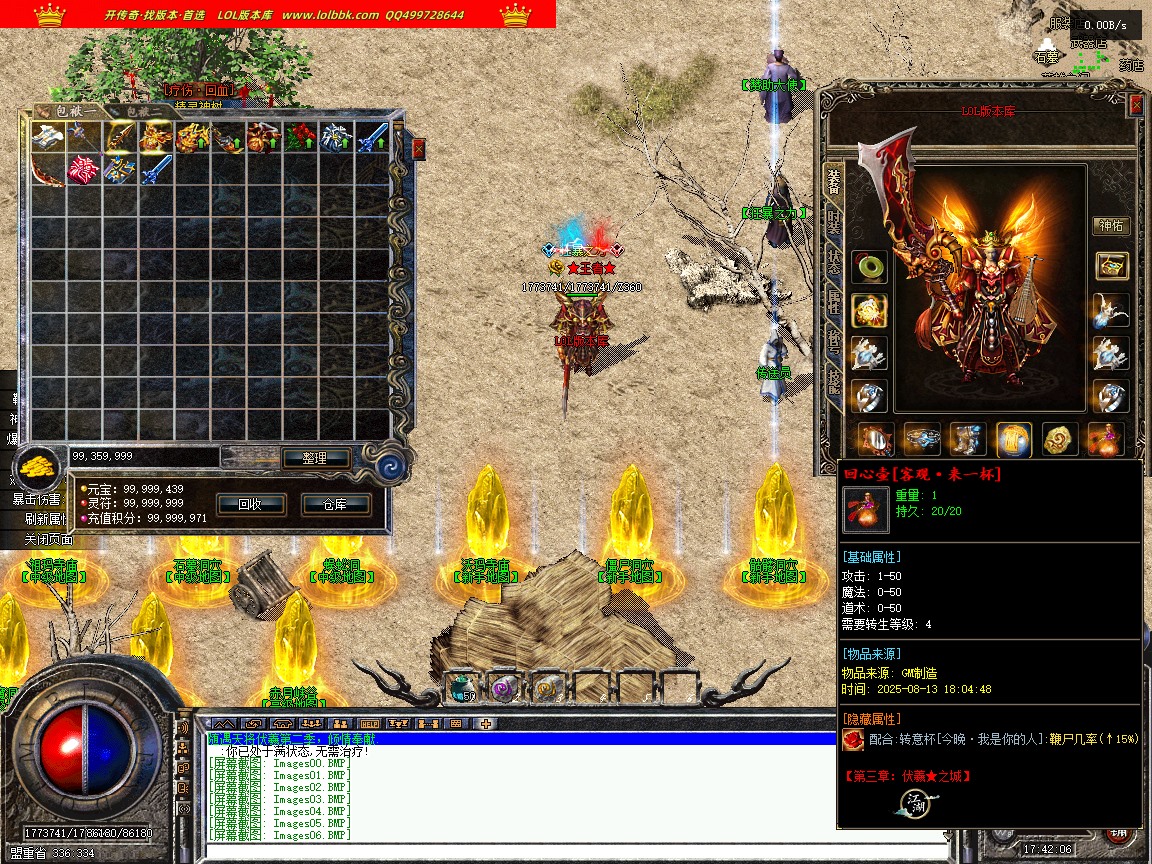Open the 技能 skills tab
1152x864 pixels.
click(833, 380)
